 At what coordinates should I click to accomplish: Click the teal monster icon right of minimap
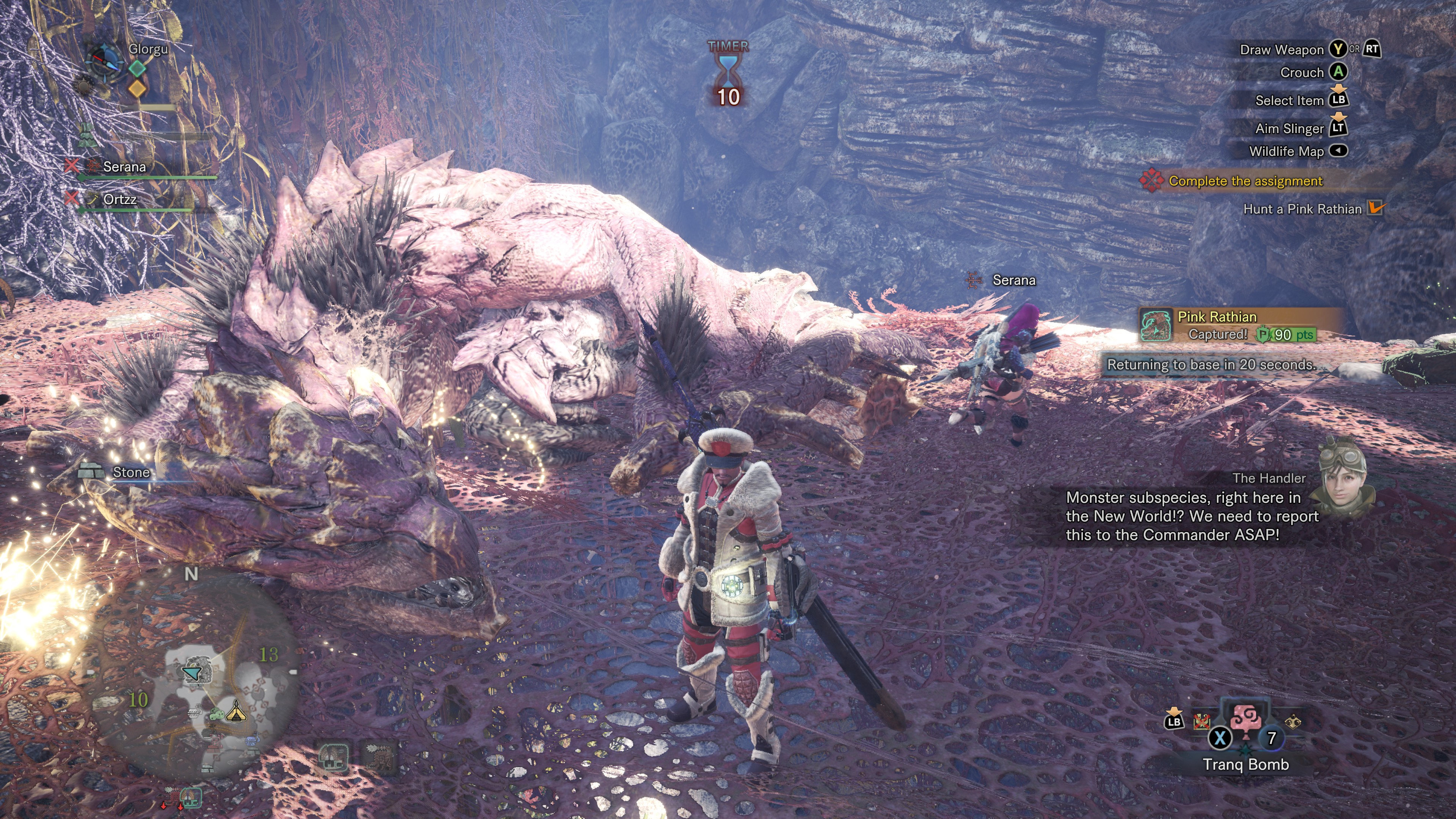tap(333, 756)
